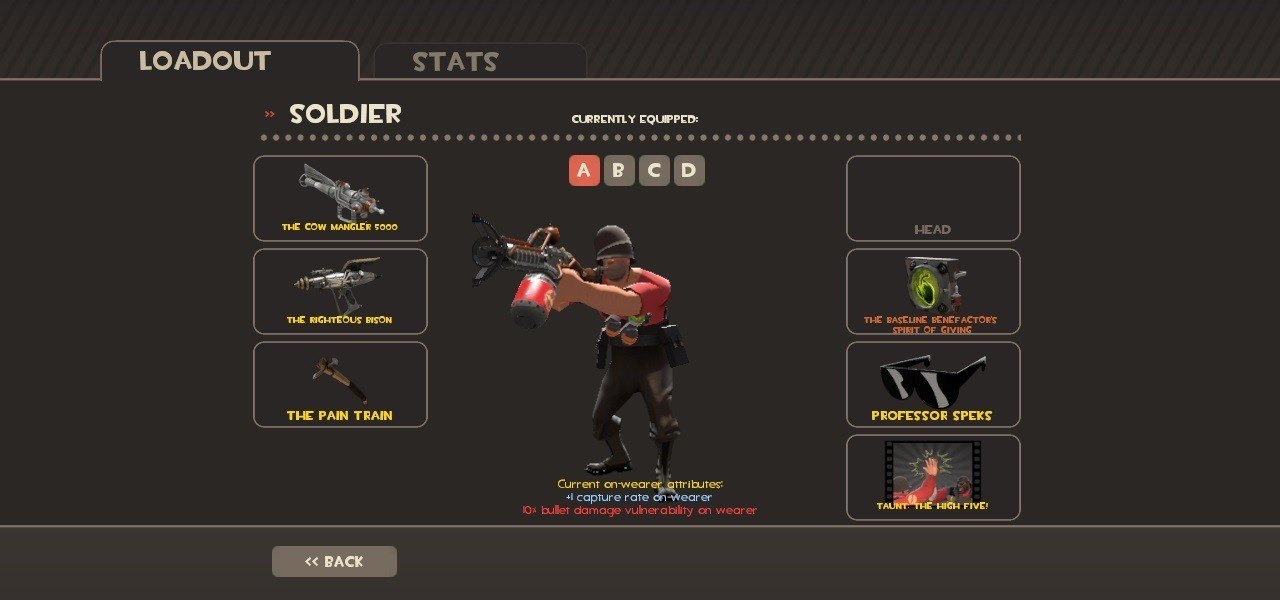Image resolution: width=1280 pixels, height=600 pixels.
Task: Choose loadout preset D
Action: point(689,171)
